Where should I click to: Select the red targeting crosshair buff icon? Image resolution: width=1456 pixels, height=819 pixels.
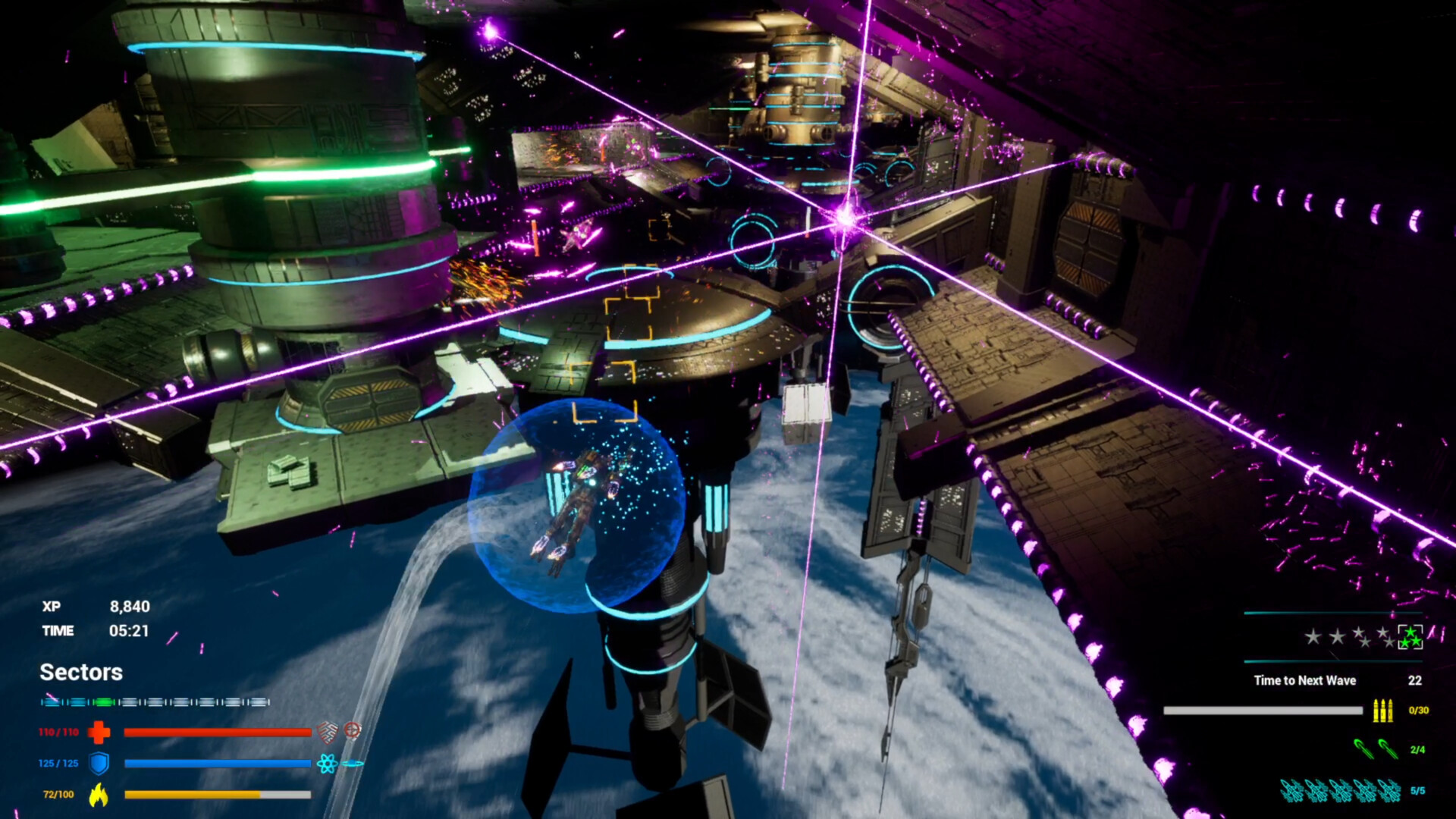point(353,731)
